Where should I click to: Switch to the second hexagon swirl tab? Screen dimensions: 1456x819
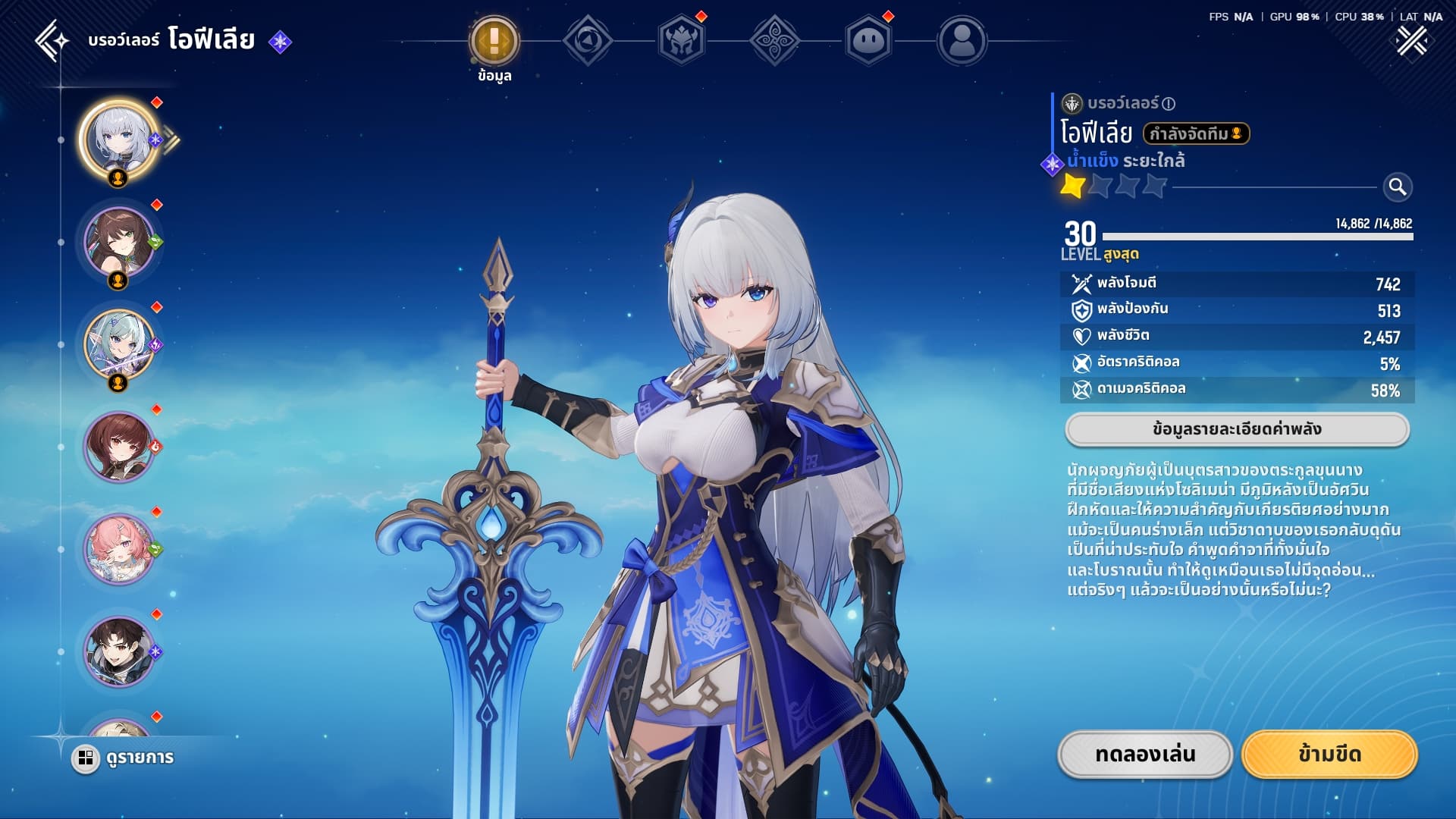(x=588, y=41)
